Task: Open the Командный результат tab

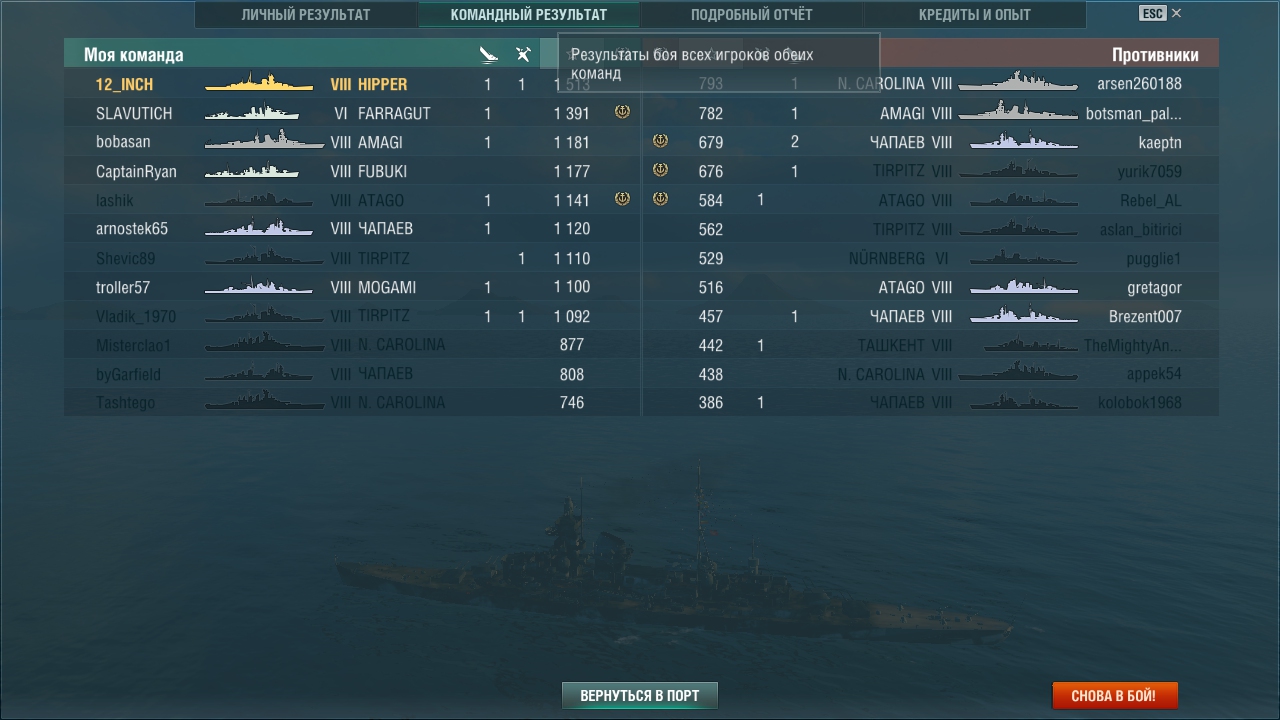Action: coord(528,15)
